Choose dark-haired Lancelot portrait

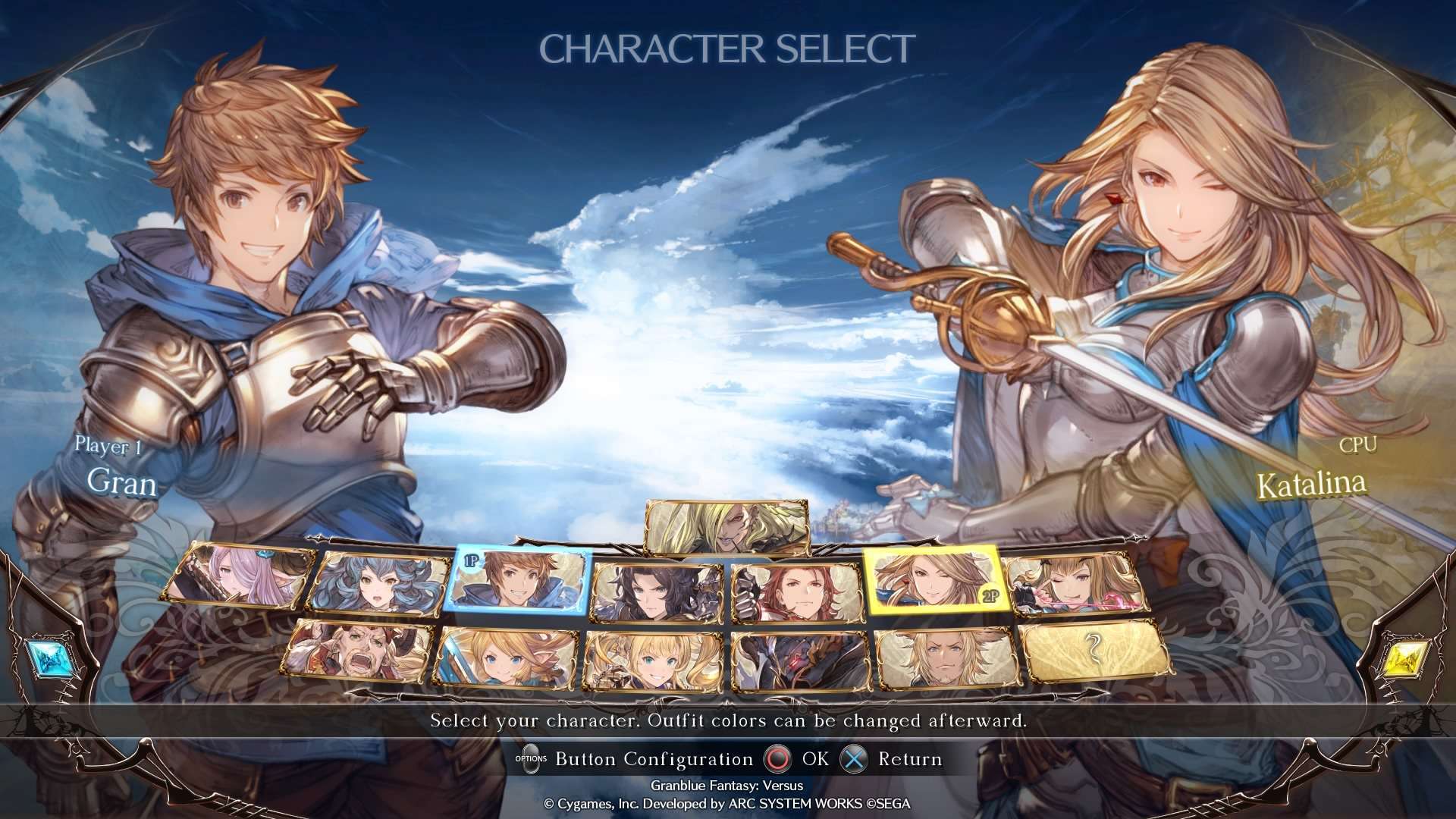(657, 593)
